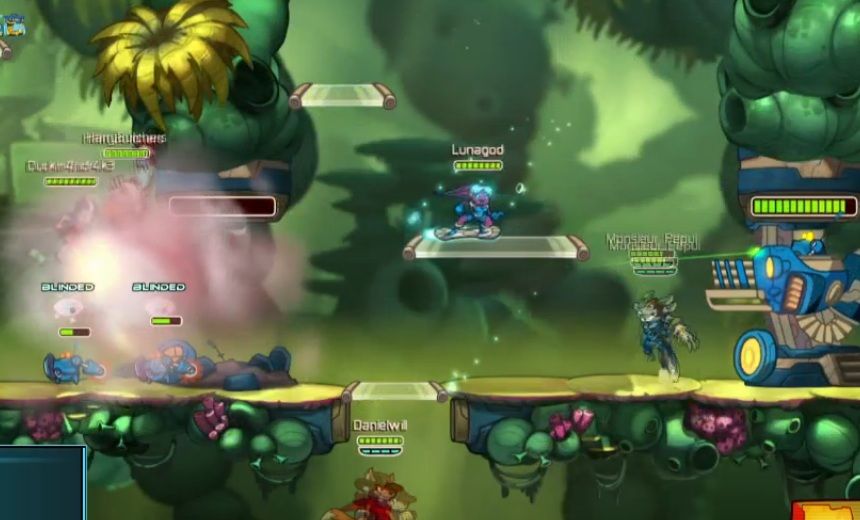Select the small blue character portrait icon
This screenshot has height=520, width=860.
[12, 25]
